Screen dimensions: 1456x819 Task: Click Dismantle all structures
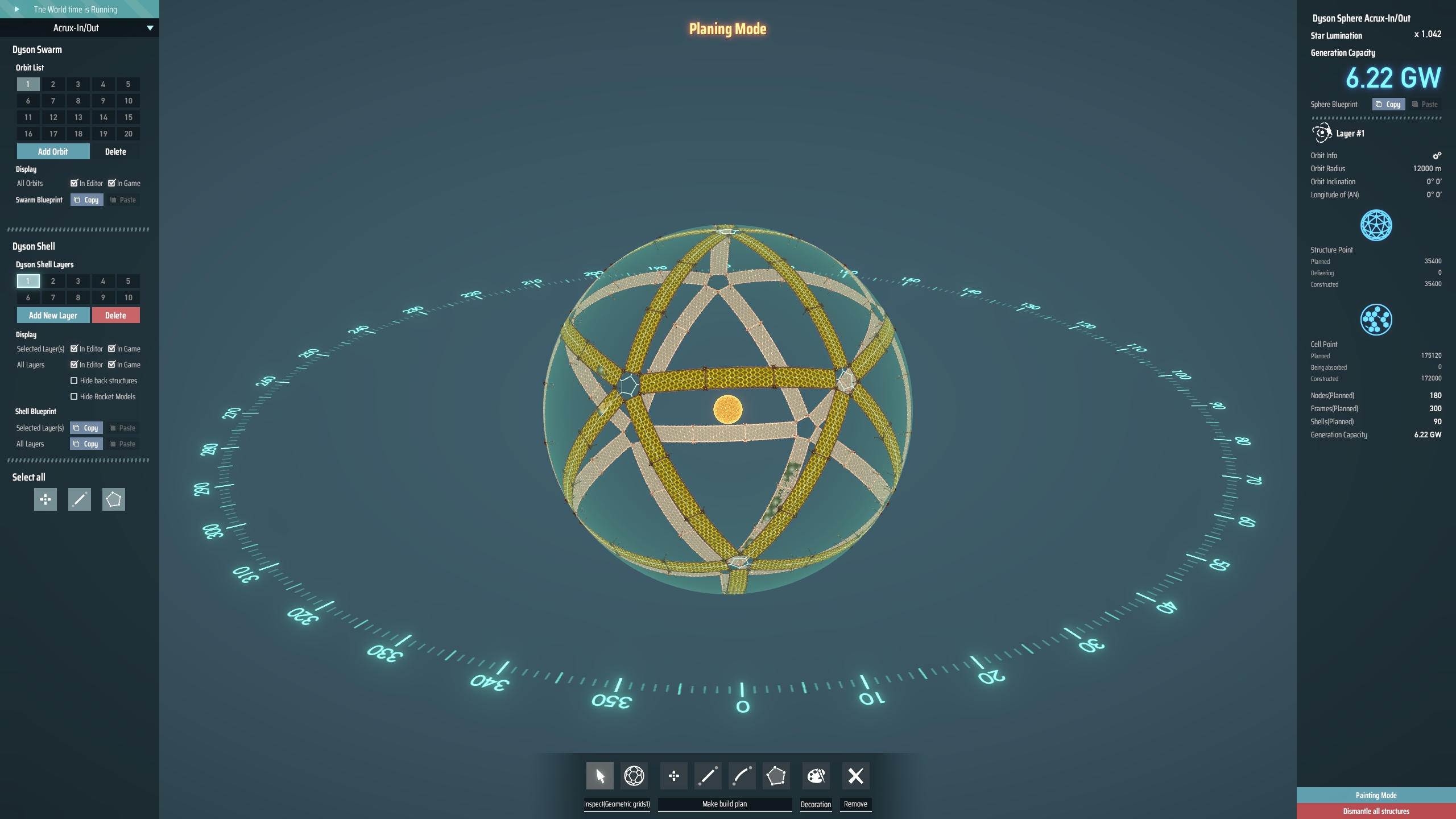(x=1375, y=811)
